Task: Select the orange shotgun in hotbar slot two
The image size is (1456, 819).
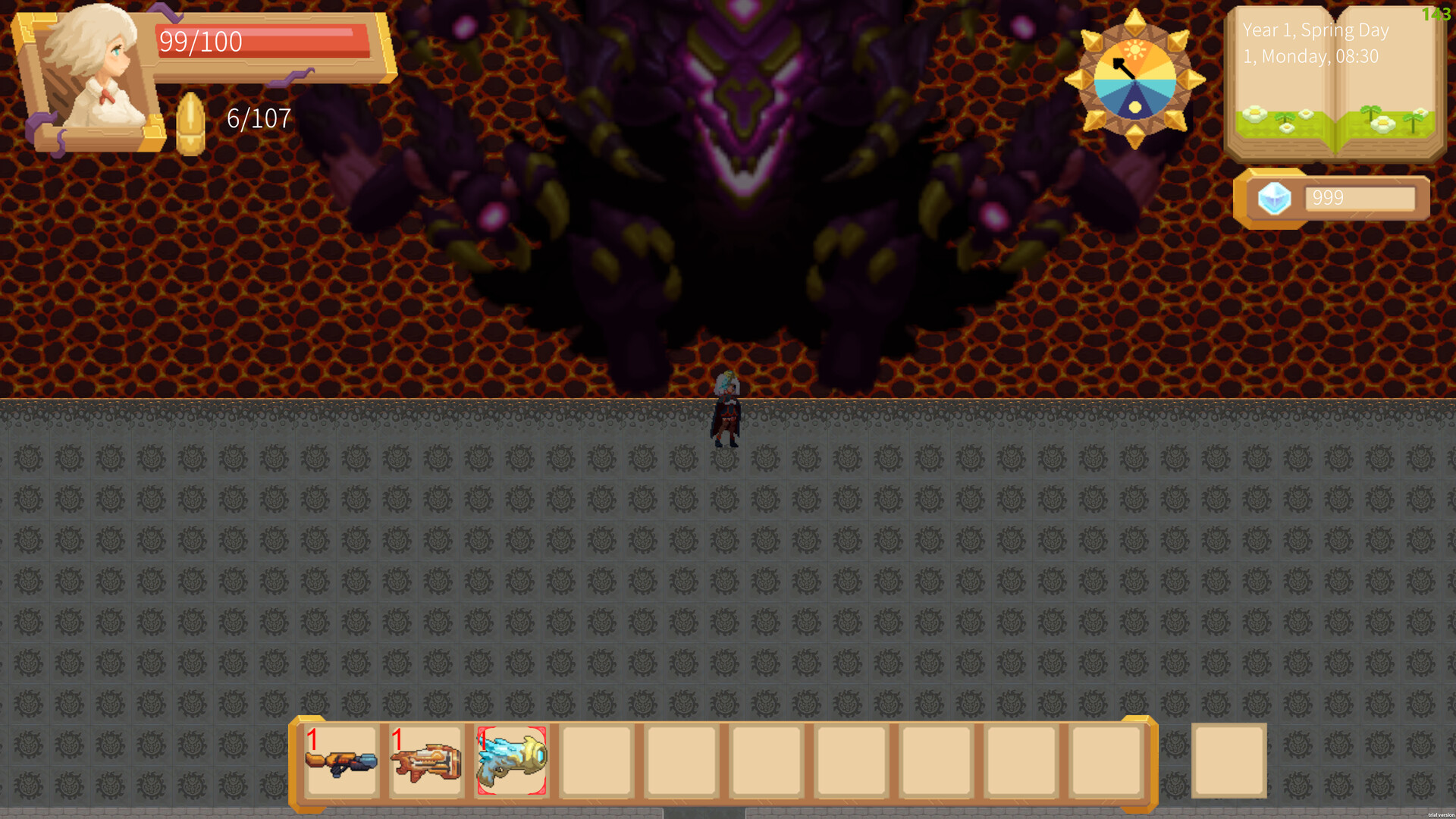Action: pos(426,762)
